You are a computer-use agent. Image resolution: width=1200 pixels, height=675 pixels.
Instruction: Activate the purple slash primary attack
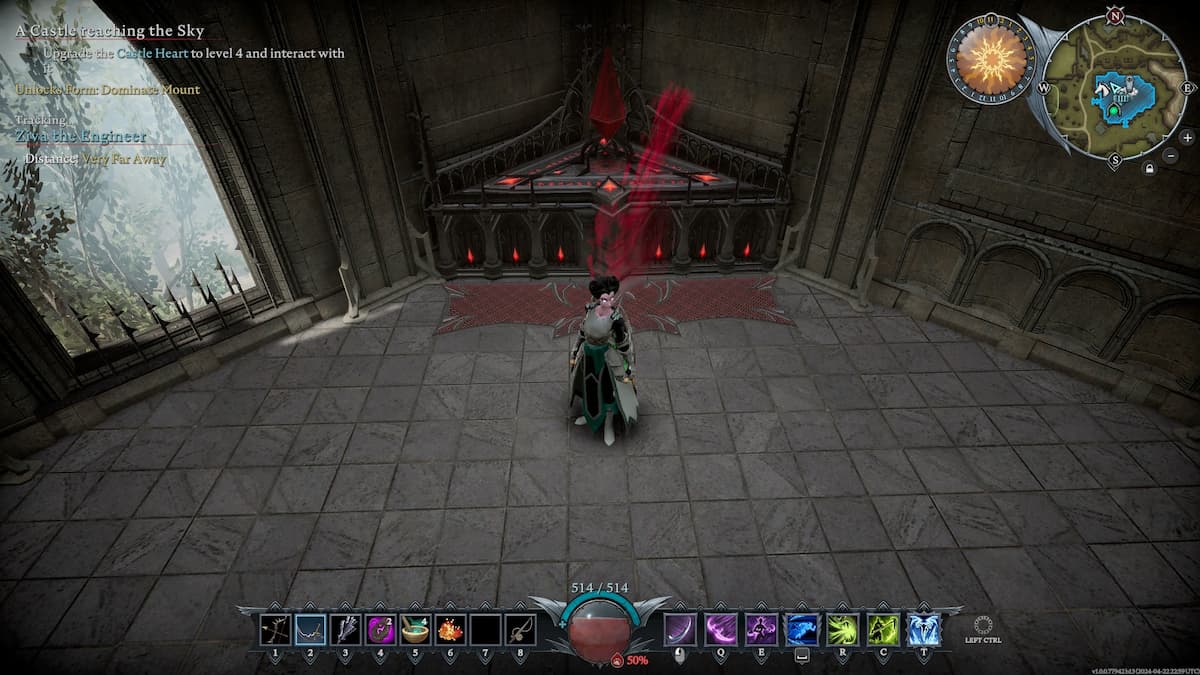click(680, 630)
